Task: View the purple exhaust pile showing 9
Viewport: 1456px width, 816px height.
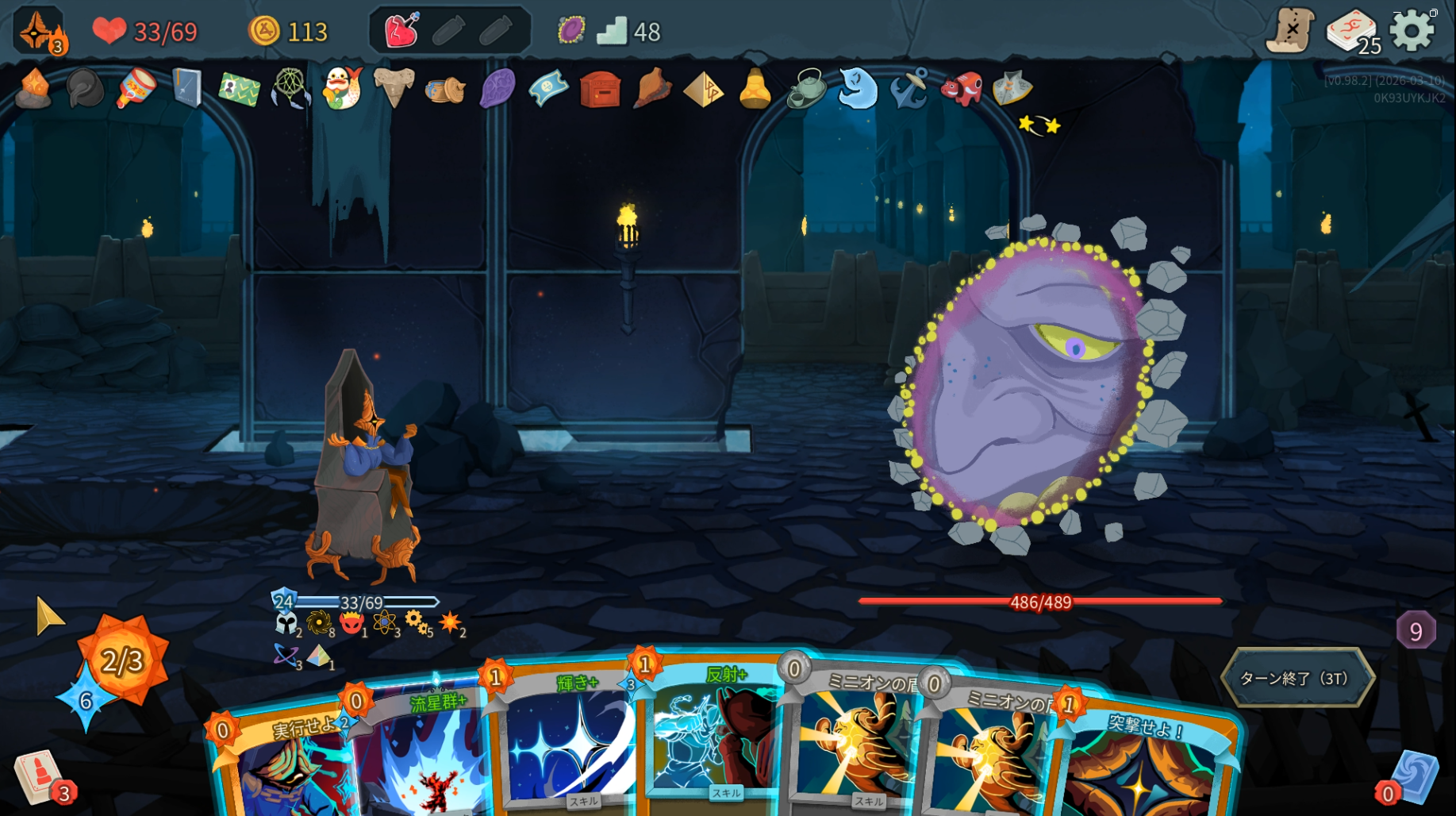Action: [1416, 631]
